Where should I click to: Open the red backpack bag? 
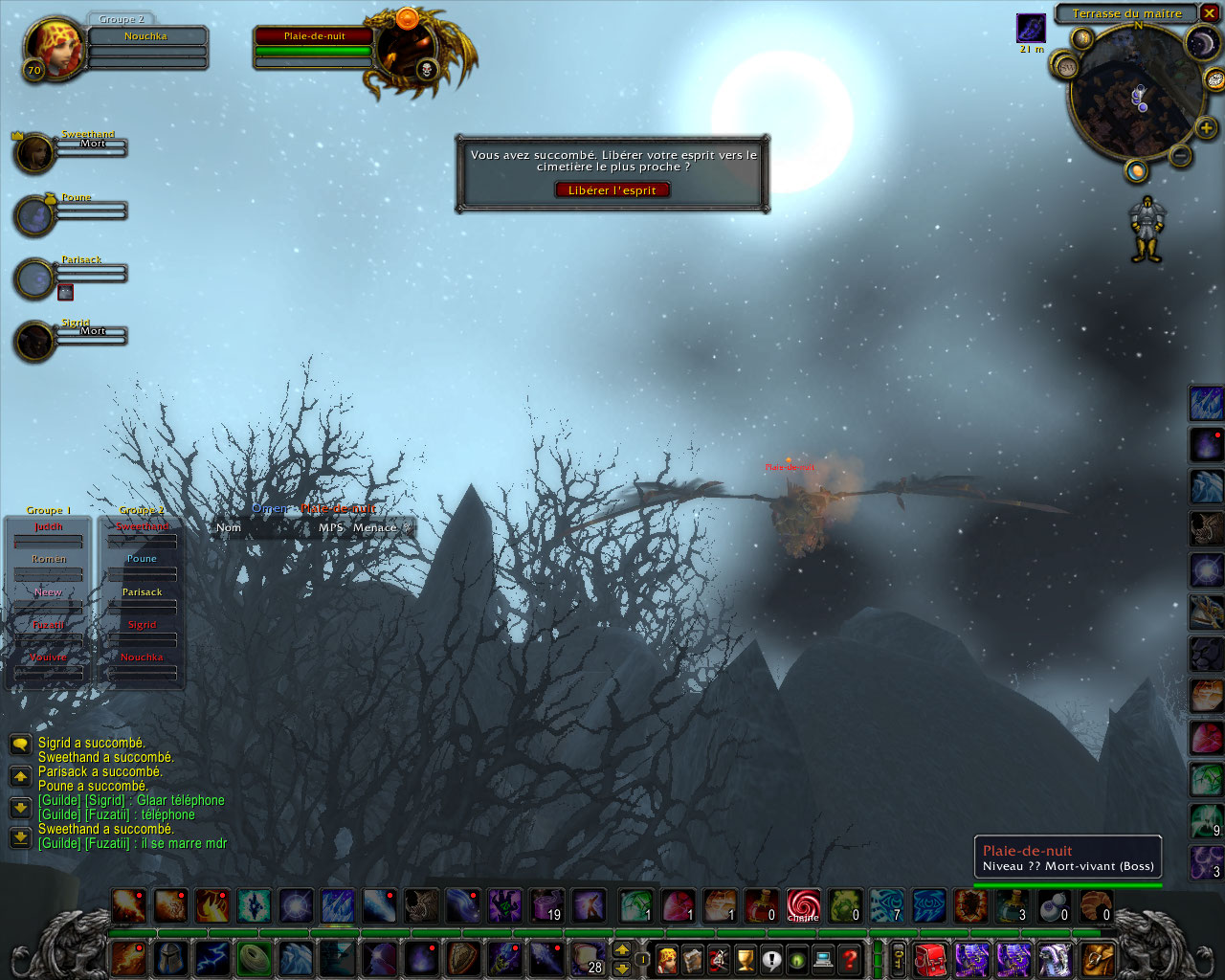[x=929, y=957]
